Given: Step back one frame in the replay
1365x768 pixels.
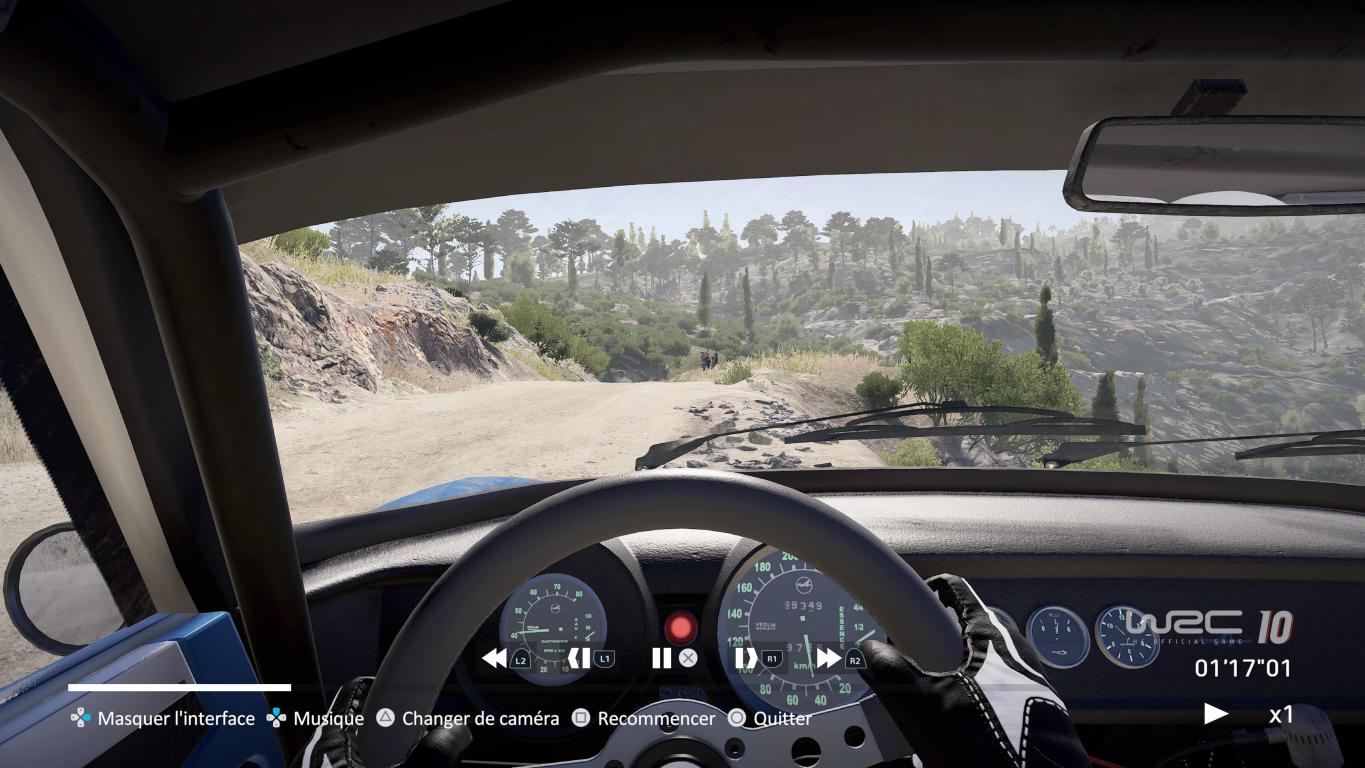Looking at the screenshot, I should pos(579,658).
